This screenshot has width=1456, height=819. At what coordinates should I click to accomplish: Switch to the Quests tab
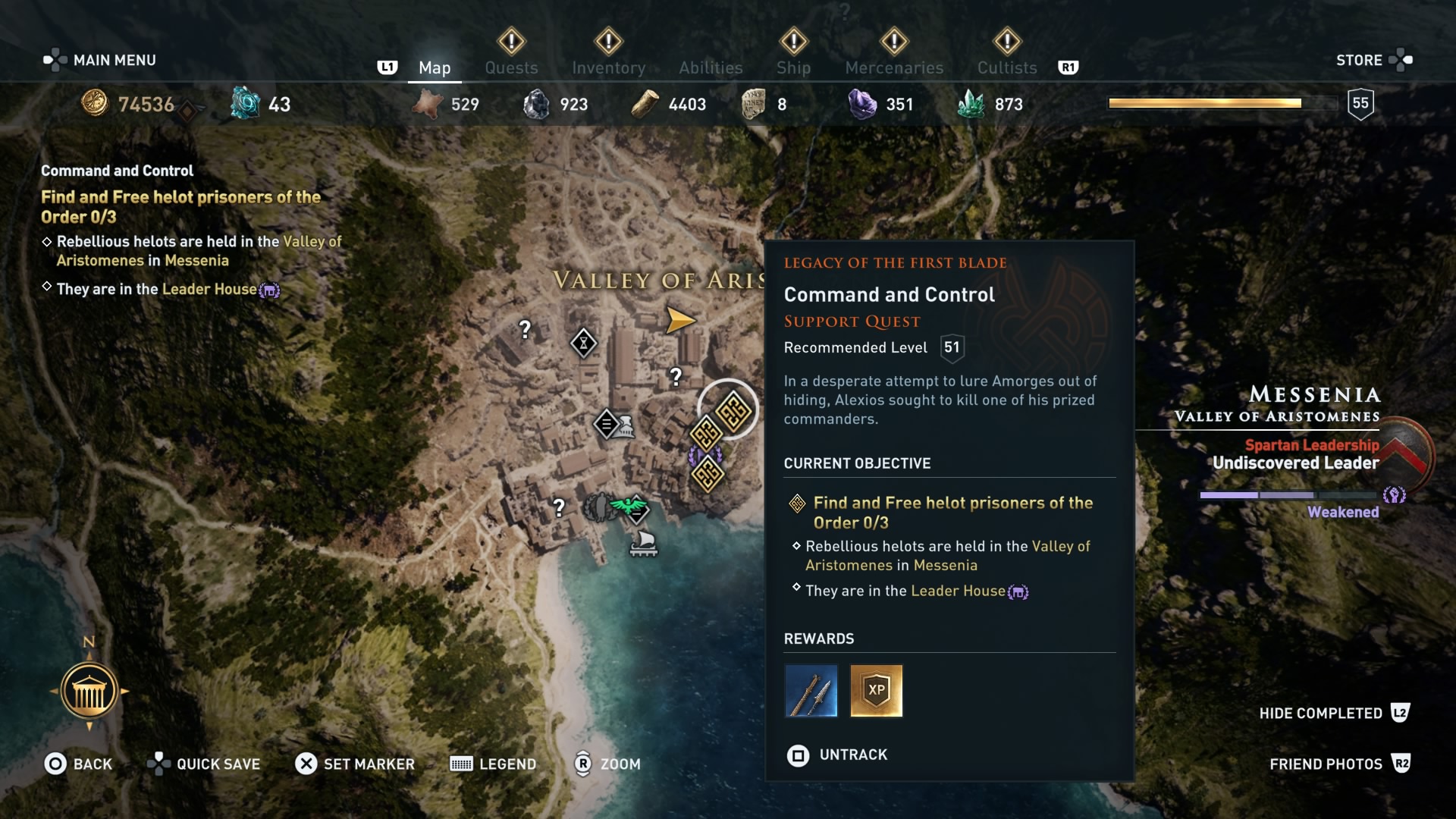[512, 67]
